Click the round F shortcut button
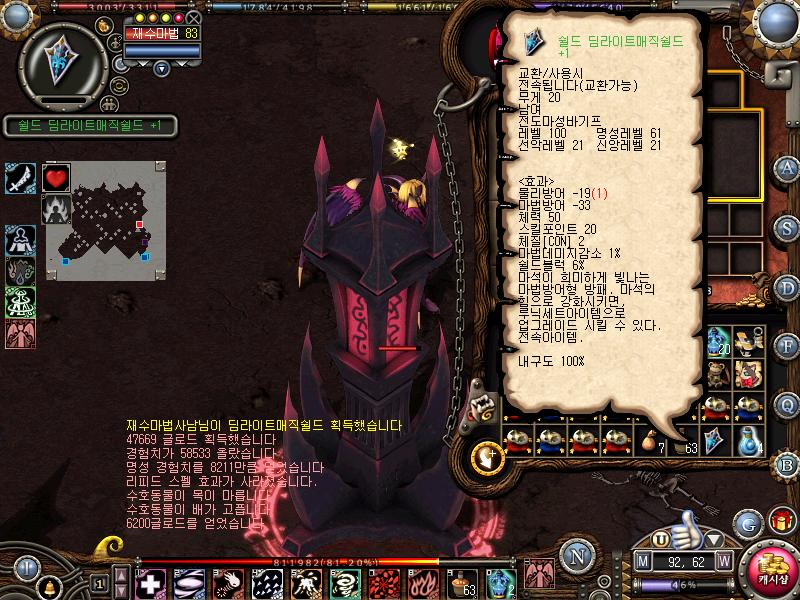The image size is (800, 600). click(x=788, y=347)
